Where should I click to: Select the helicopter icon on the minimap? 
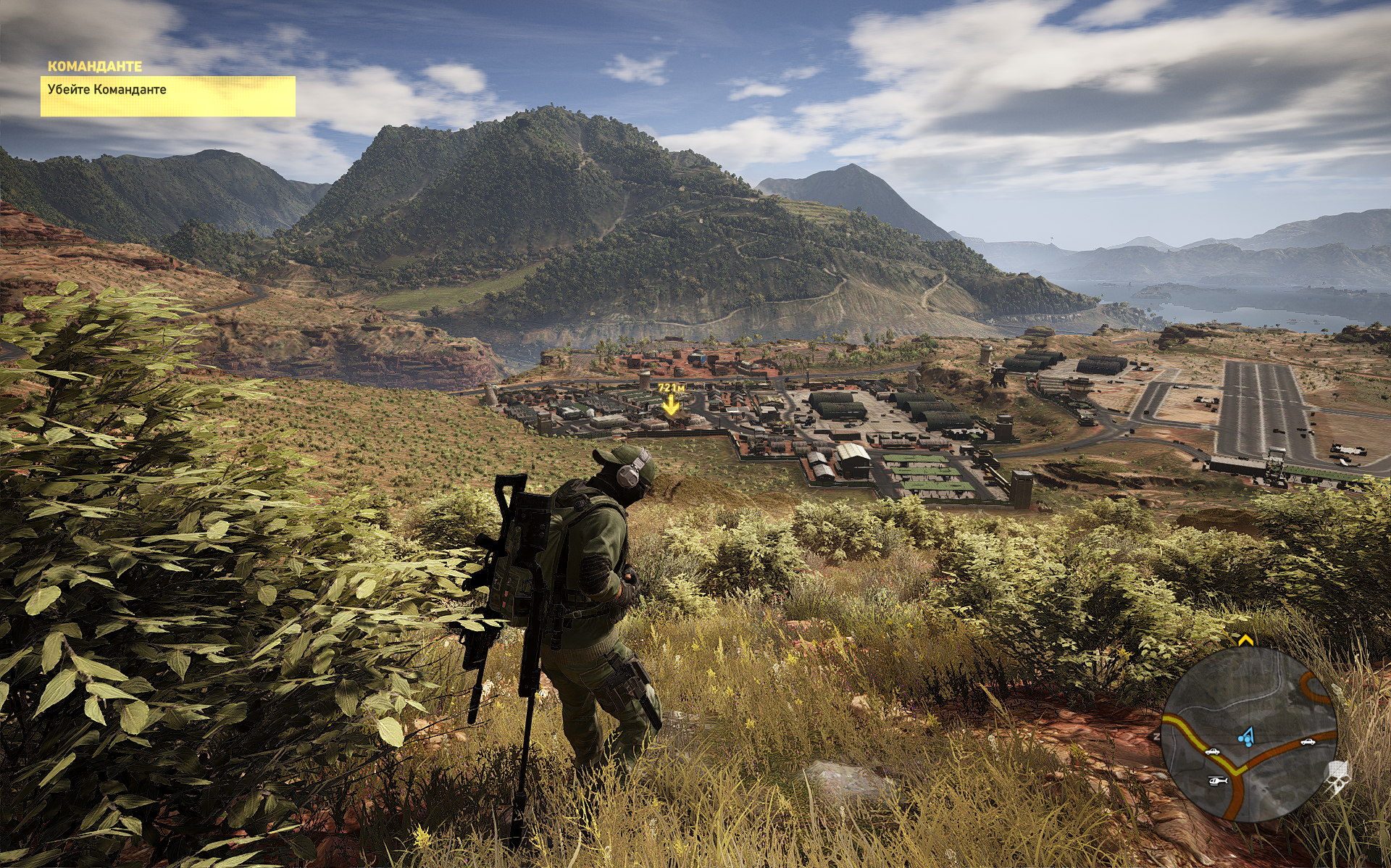point(1217,780)
